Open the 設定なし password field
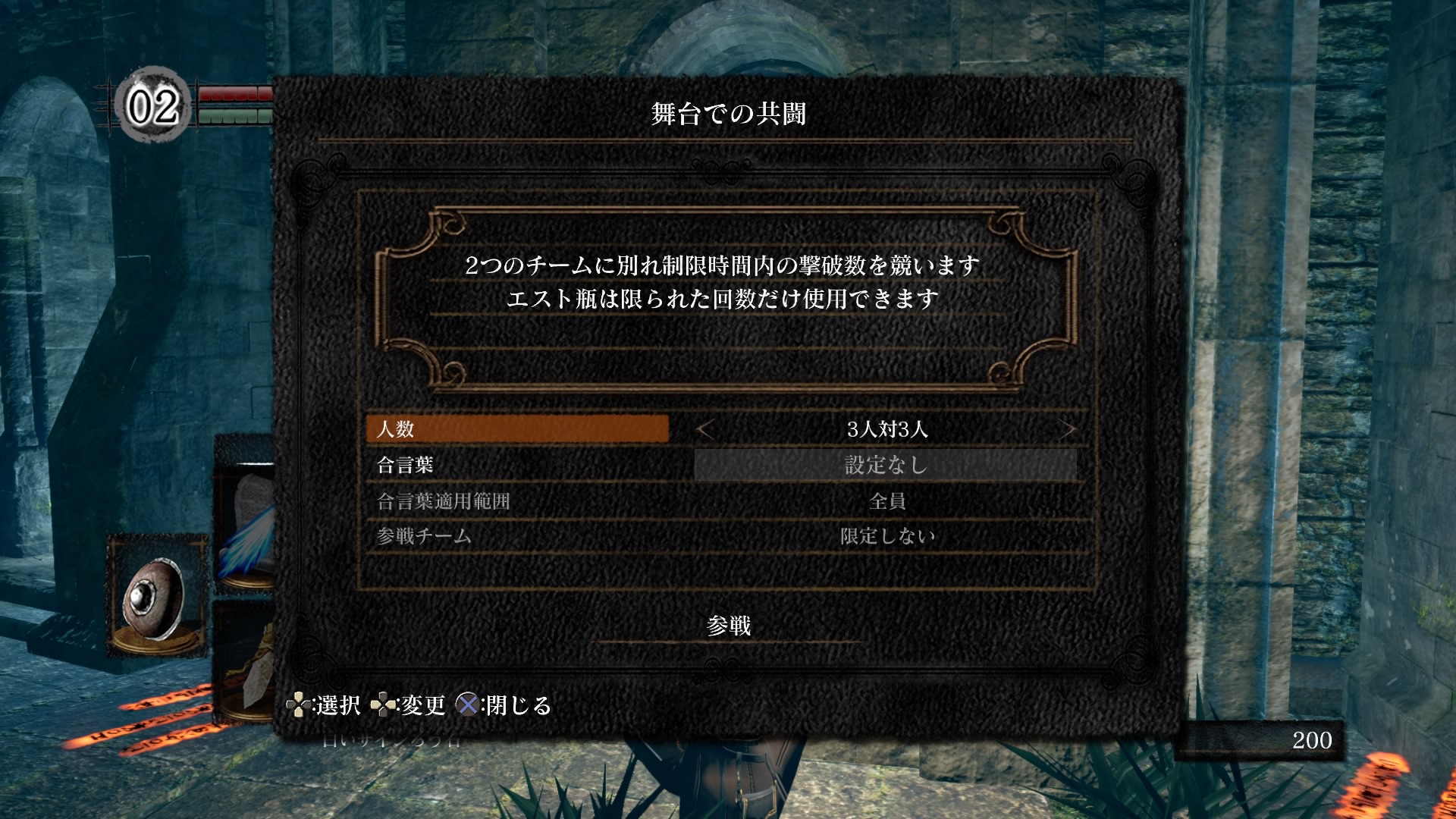The image size is (1456, 819). (886, 465)
